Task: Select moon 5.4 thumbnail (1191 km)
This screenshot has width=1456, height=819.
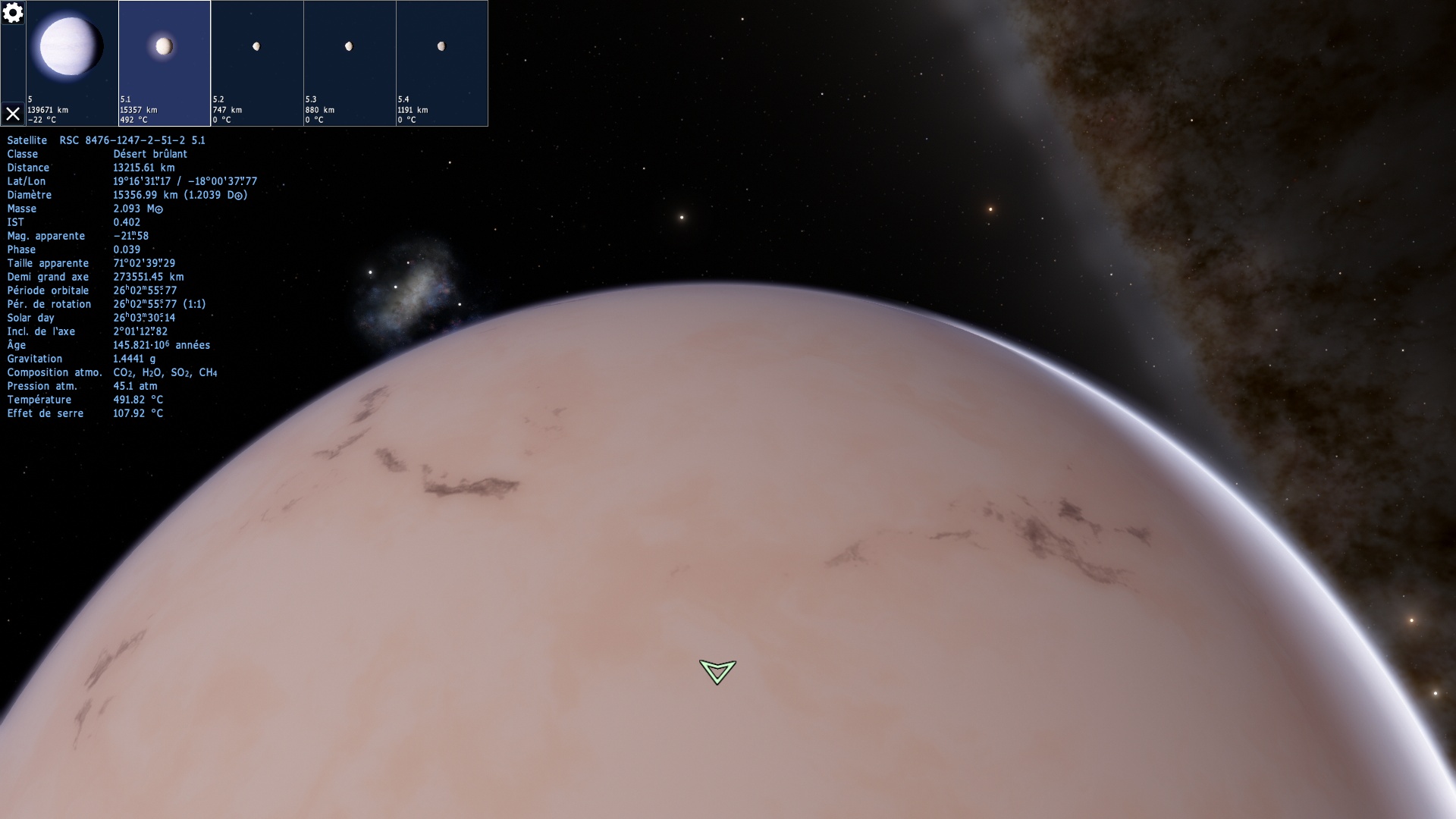Action: [442, 63]
